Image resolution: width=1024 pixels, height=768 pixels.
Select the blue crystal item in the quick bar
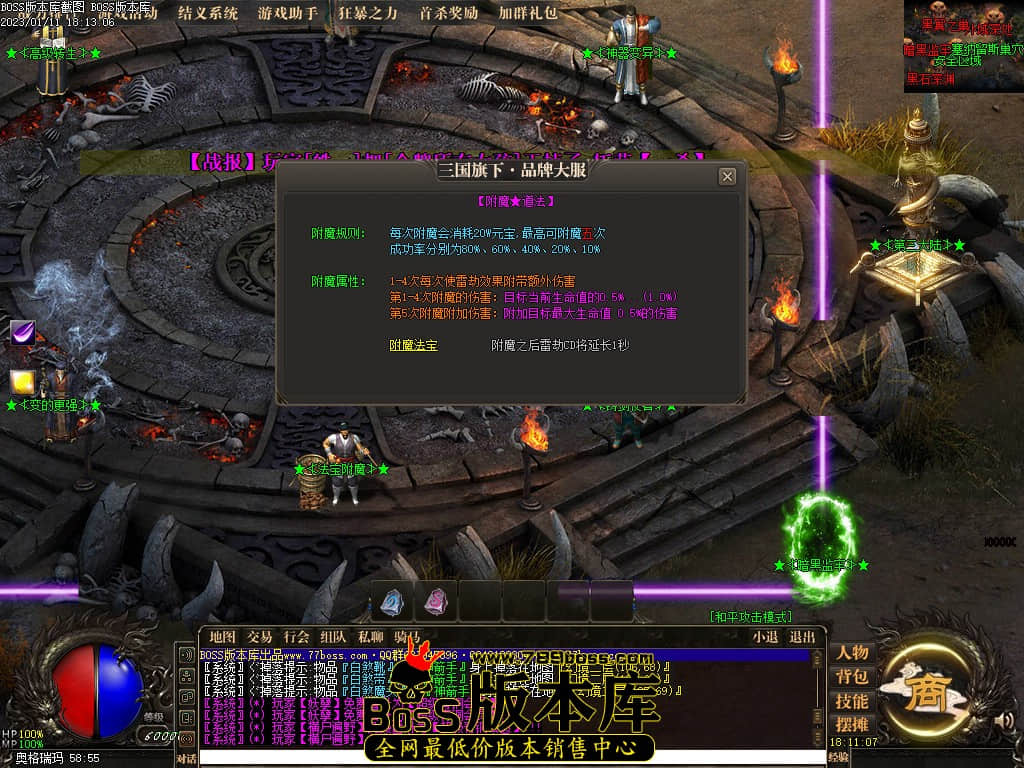[x=390, y=602]
